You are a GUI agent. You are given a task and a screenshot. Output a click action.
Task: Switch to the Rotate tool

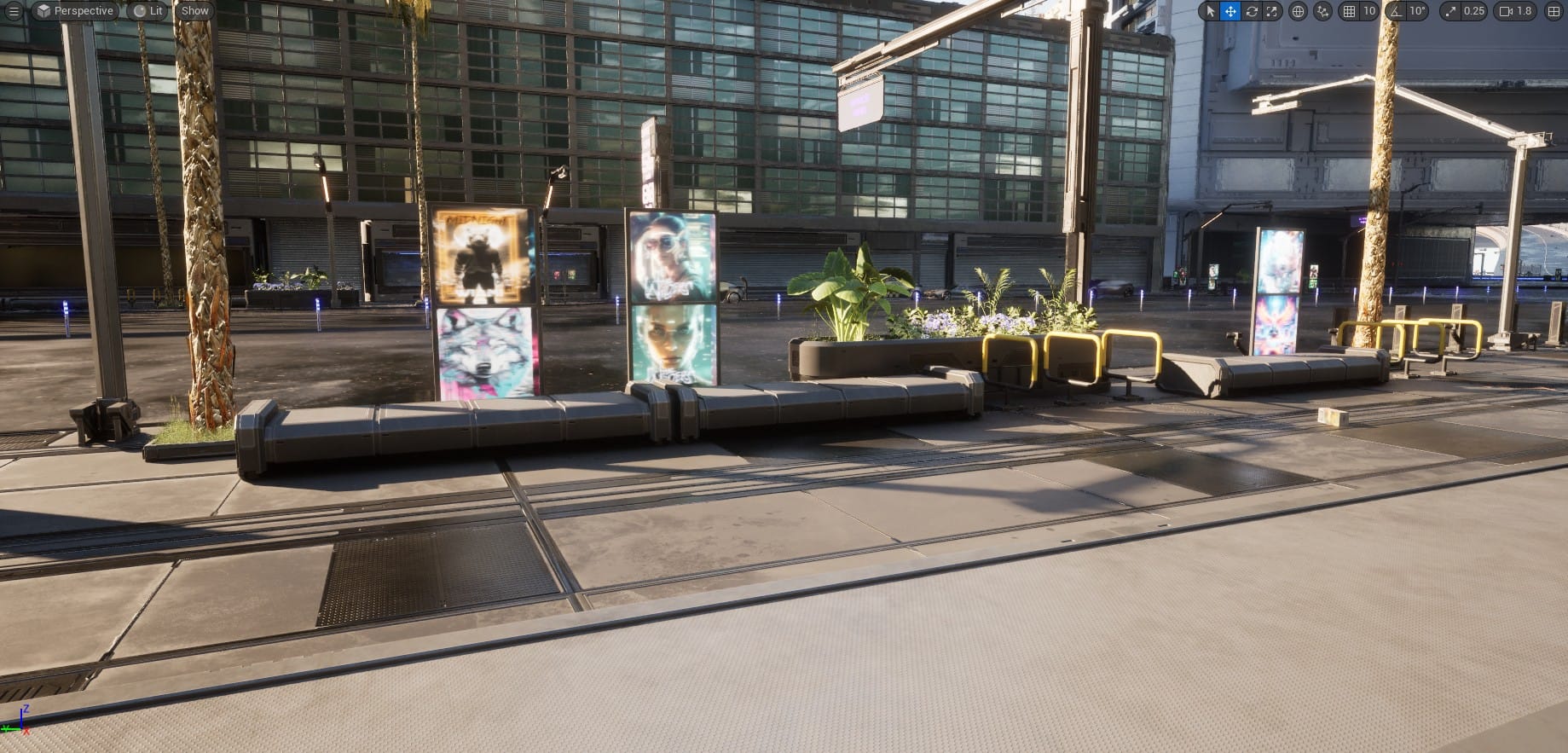[x=1253, y=12]
